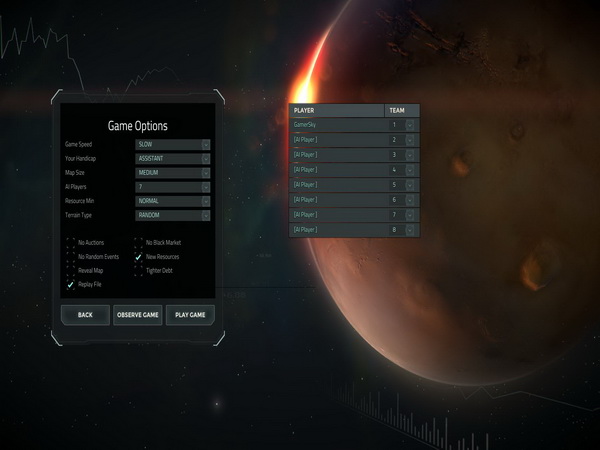This screenshot has height=450, width=600.
Task: Select the GamerSky player row
Action: point(337,125)
